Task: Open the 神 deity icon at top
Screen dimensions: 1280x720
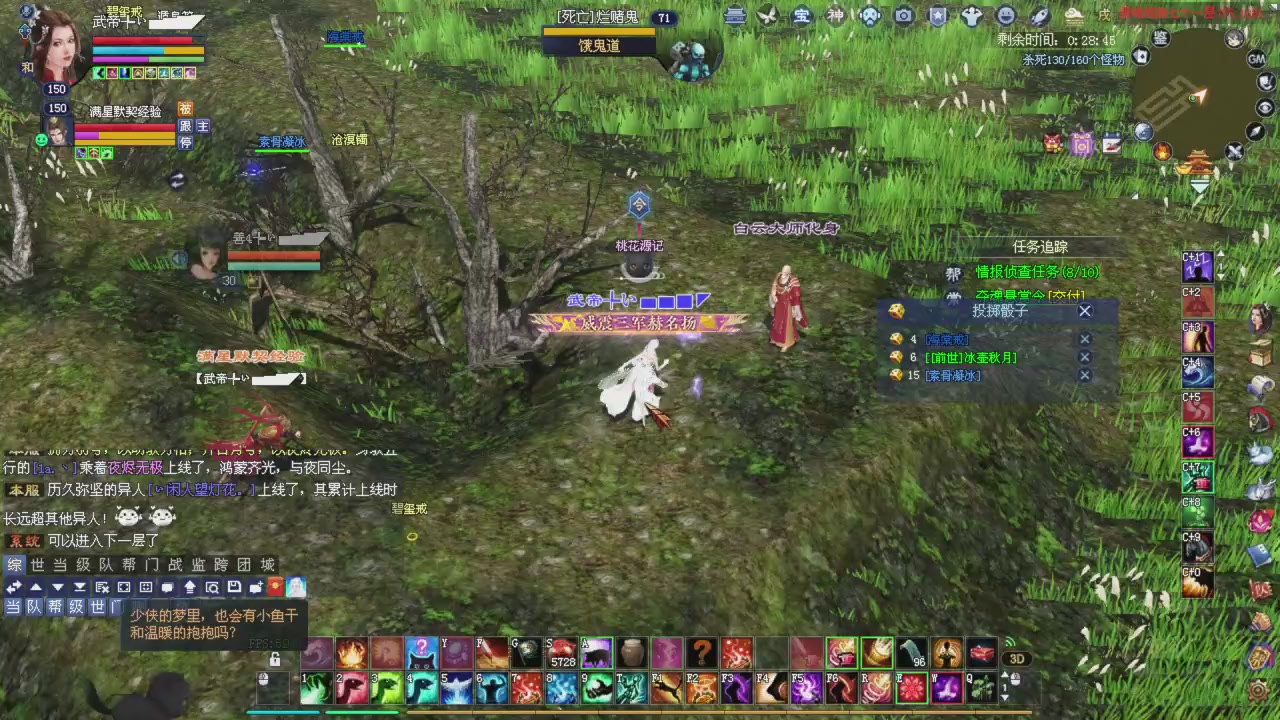Action: [x=834, y=16]
